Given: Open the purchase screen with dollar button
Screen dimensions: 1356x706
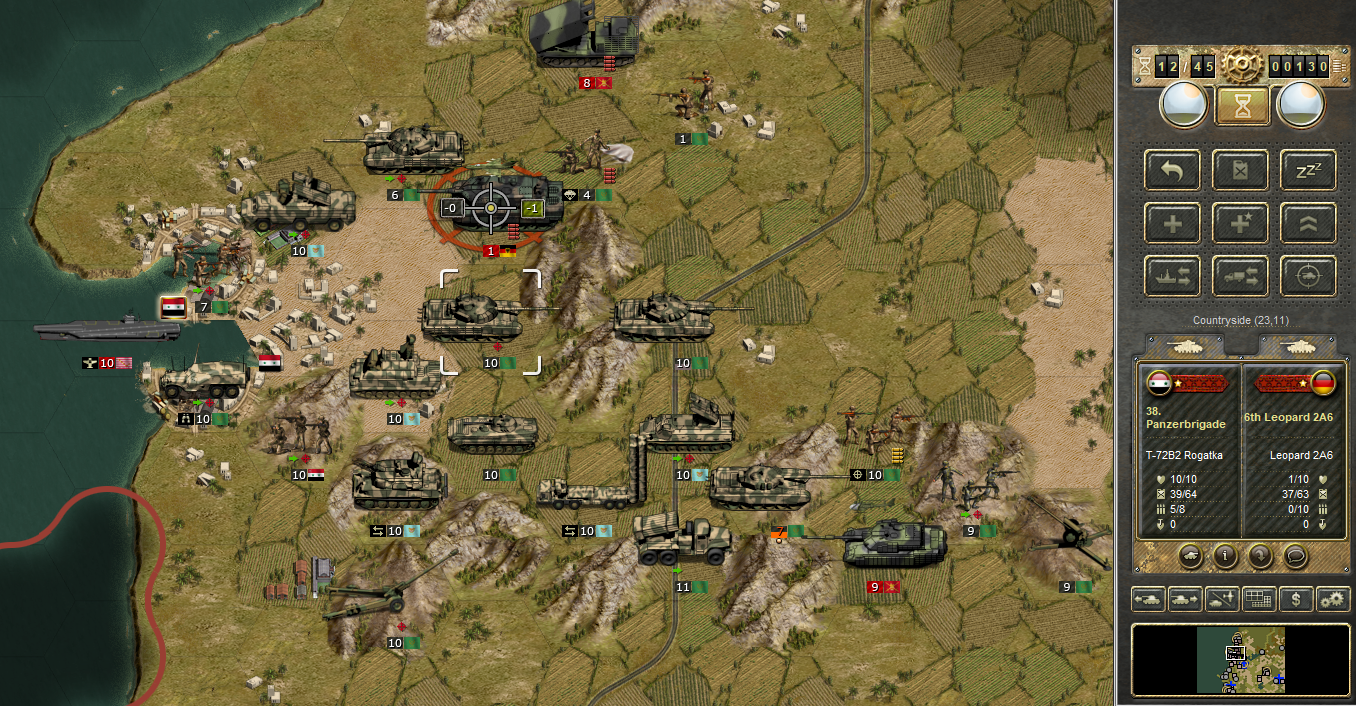Looking at the screenshot, I should click(x=1296, y=599).
